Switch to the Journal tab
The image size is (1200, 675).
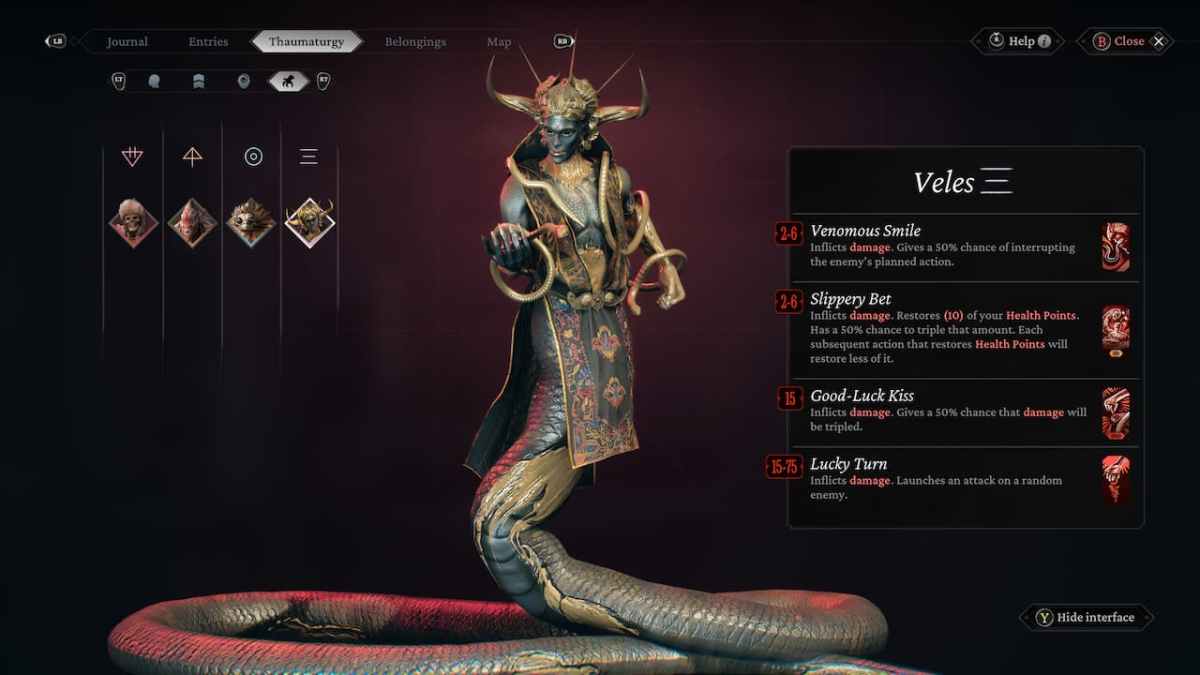click(x=127, y=42)
